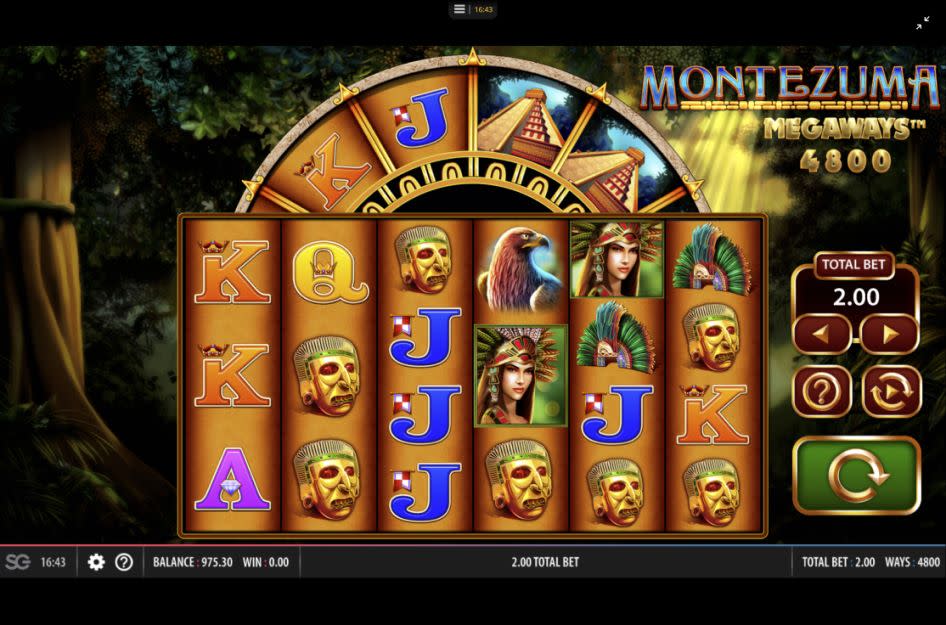The height and width of the screenshot is (625, 946).
Task: Open the gear settings icon
Action: tap(96, 562)
